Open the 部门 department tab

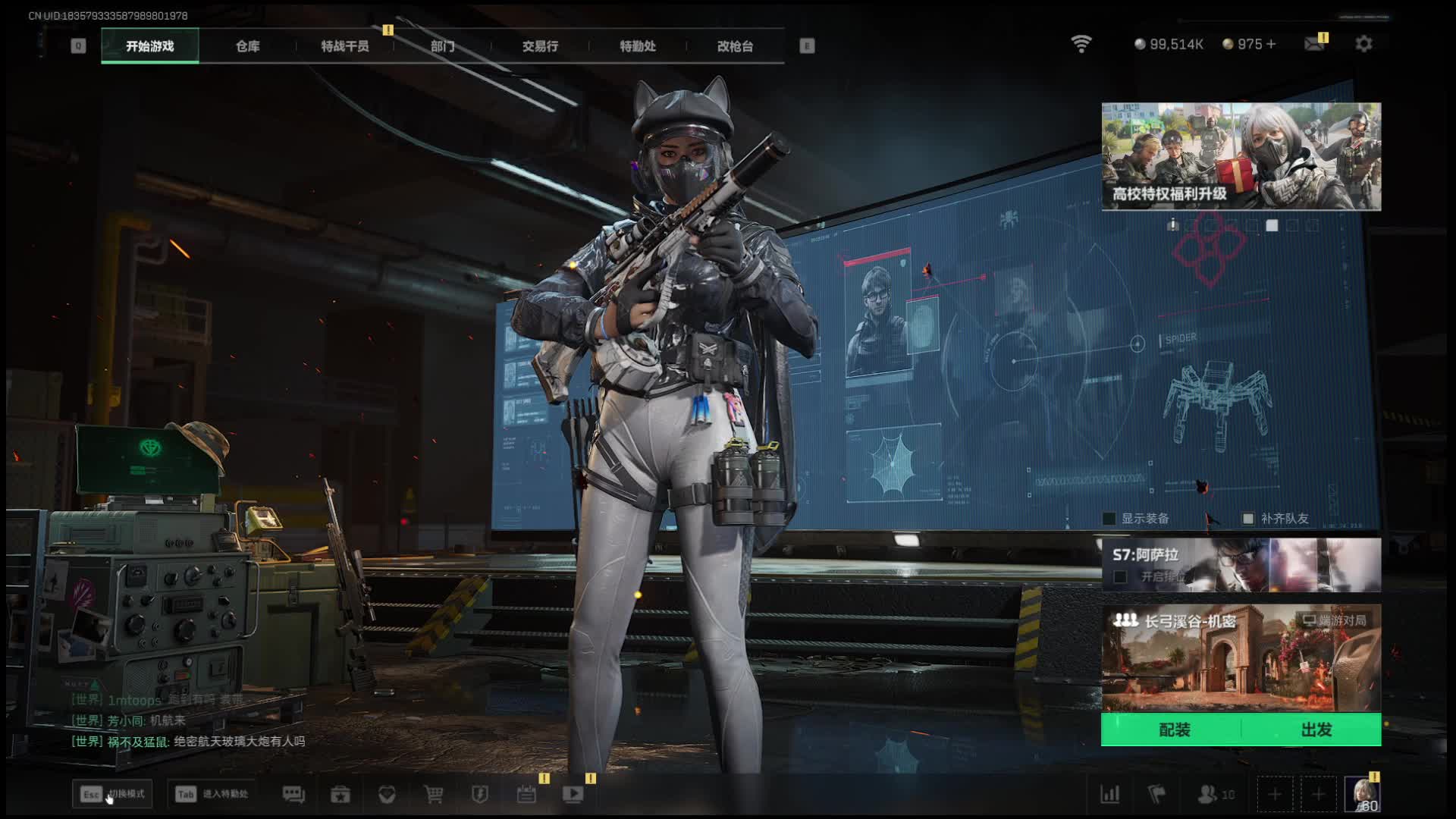(x=442, y=46)
